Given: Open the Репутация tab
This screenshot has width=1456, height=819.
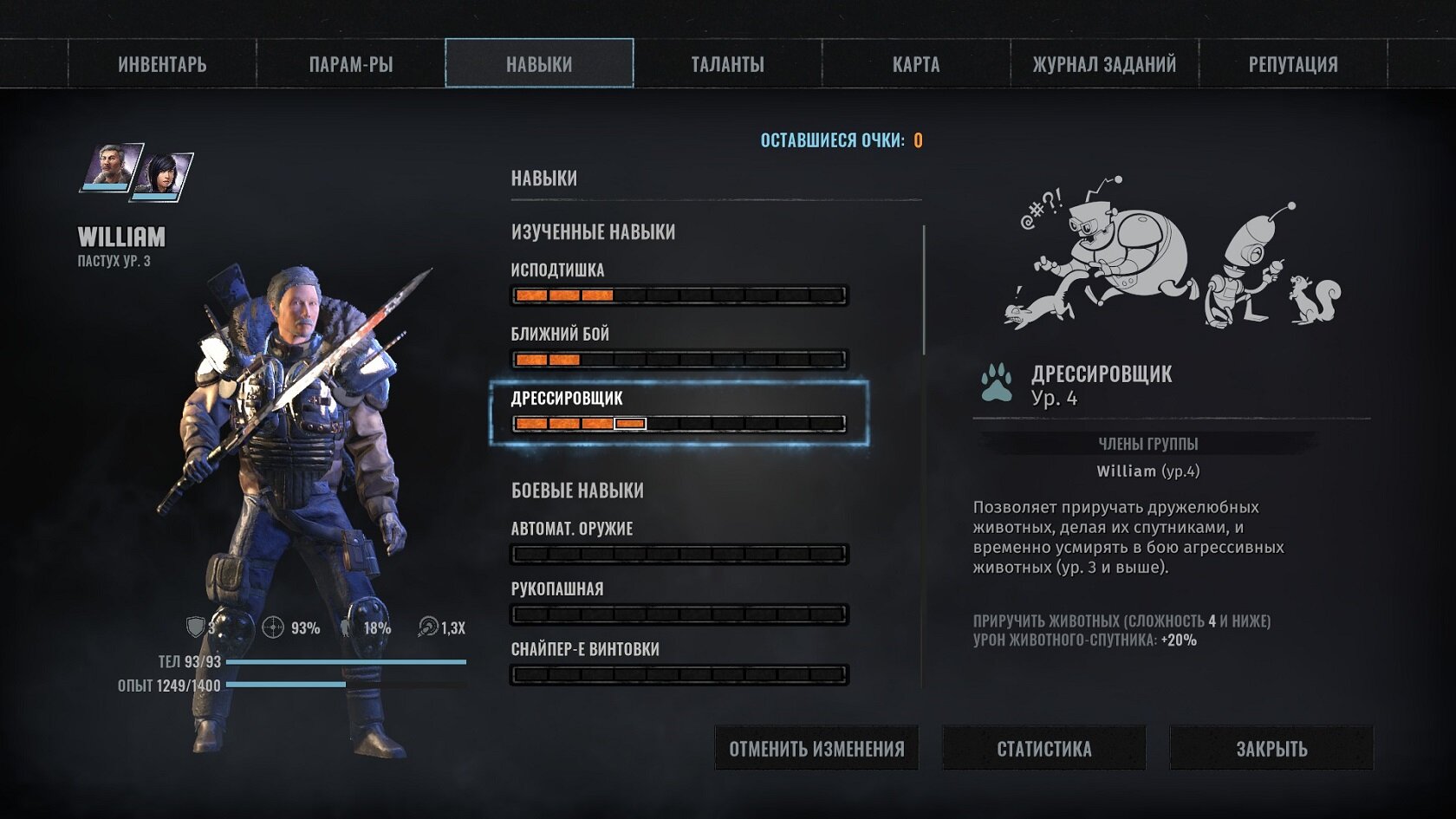Looking at the screenshot, I should coord(1293,64).
